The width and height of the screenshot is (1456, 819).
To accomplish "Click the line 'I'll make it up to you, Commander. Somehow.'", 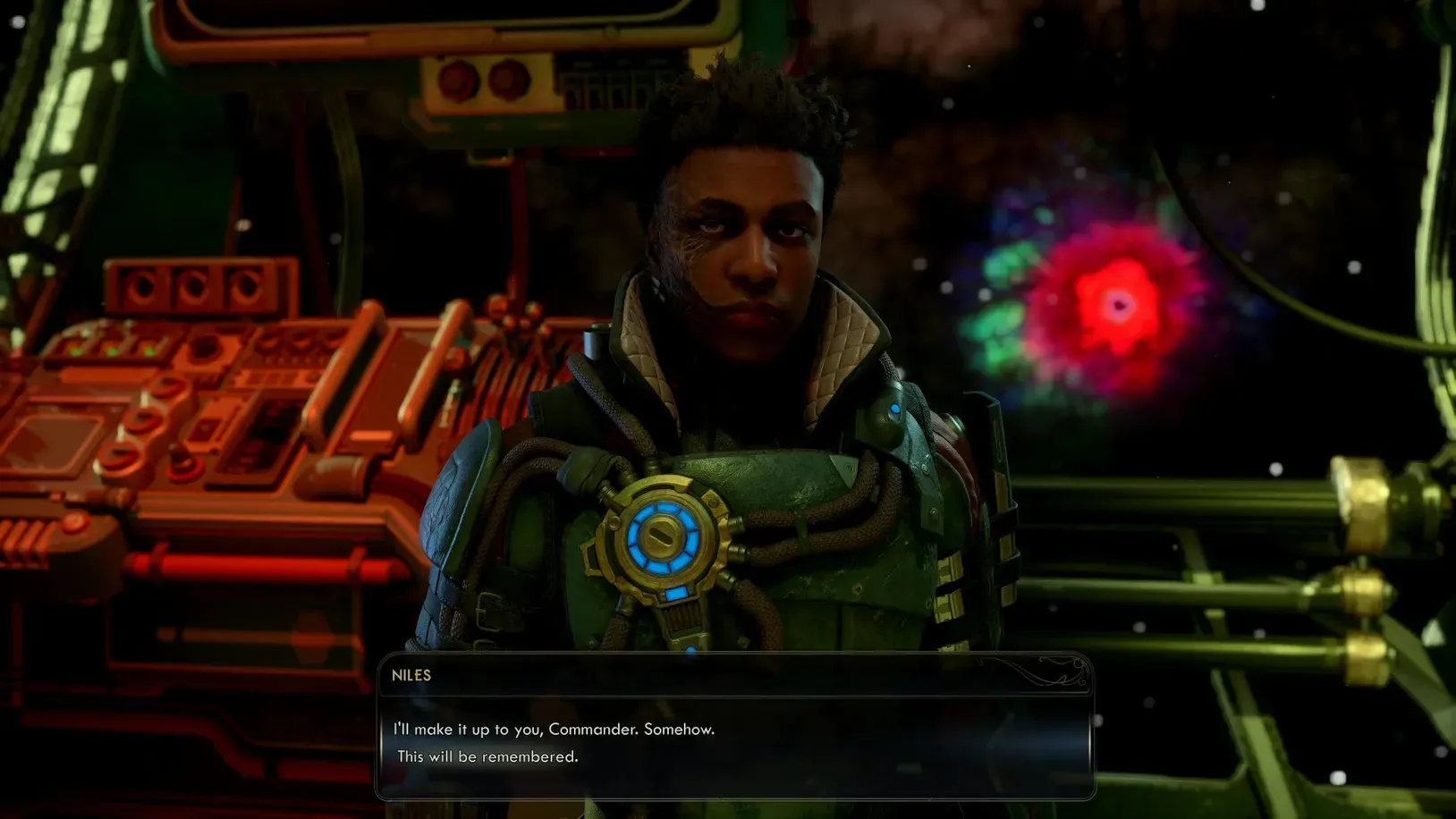I will click(552, 729).
